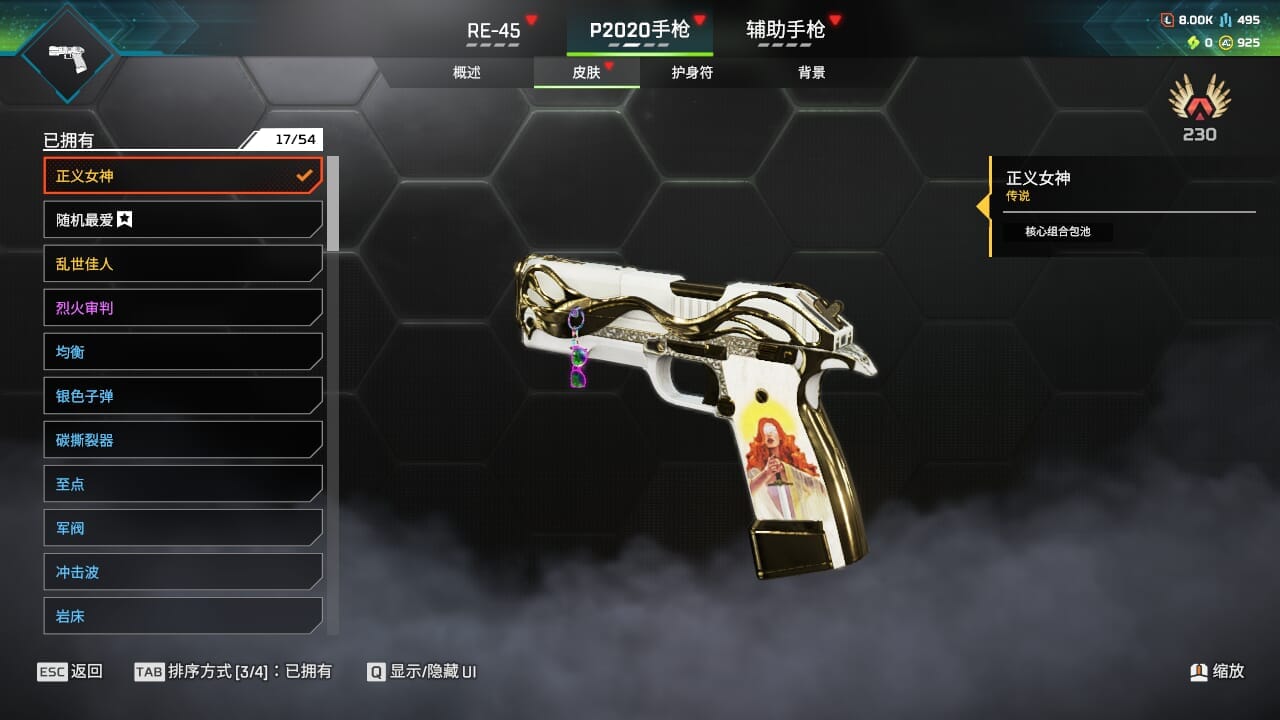
Task: Pick the 烈火审判 skin
Action: 183,308
